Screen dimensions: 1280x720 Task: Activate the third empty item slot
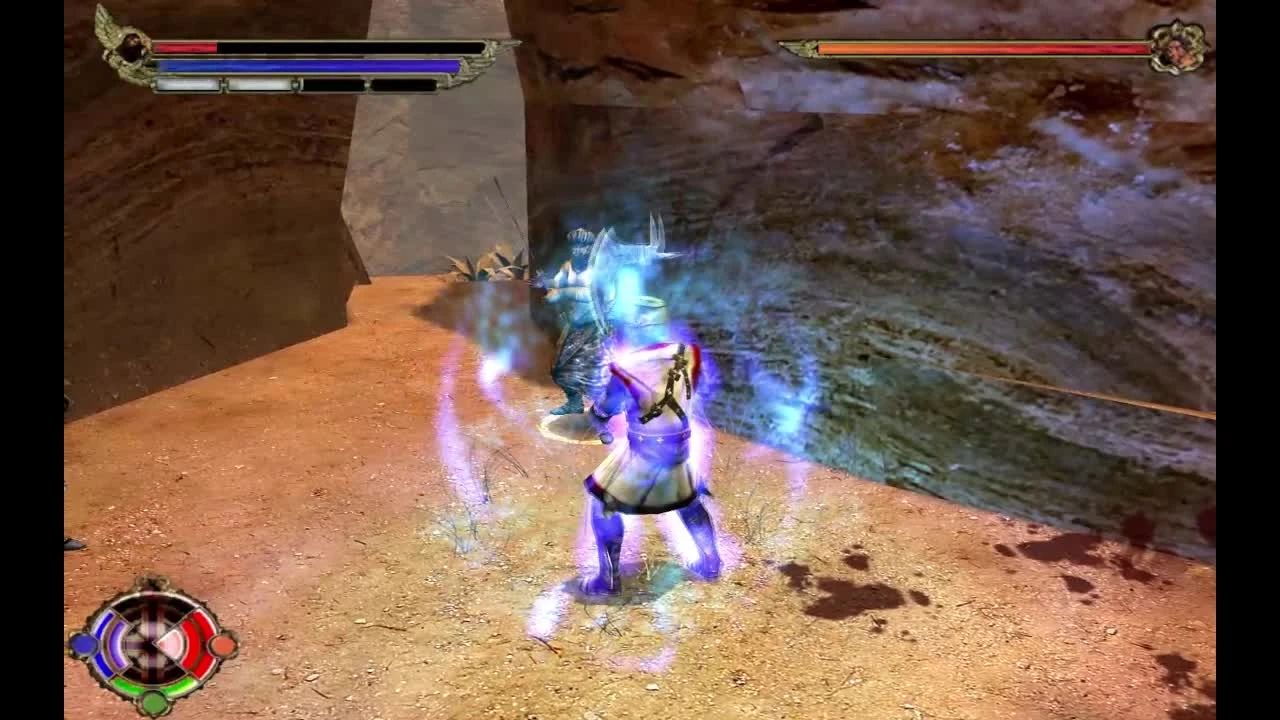point(334,85)
